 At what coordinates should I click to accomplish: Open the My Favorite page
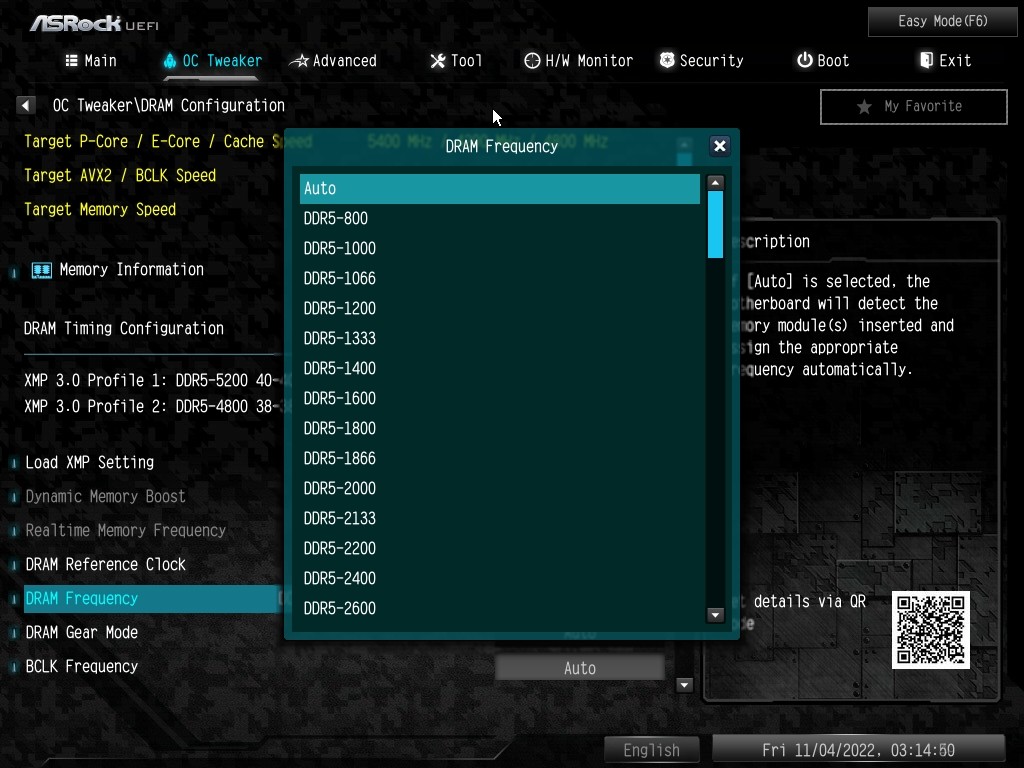pos(913,107)
